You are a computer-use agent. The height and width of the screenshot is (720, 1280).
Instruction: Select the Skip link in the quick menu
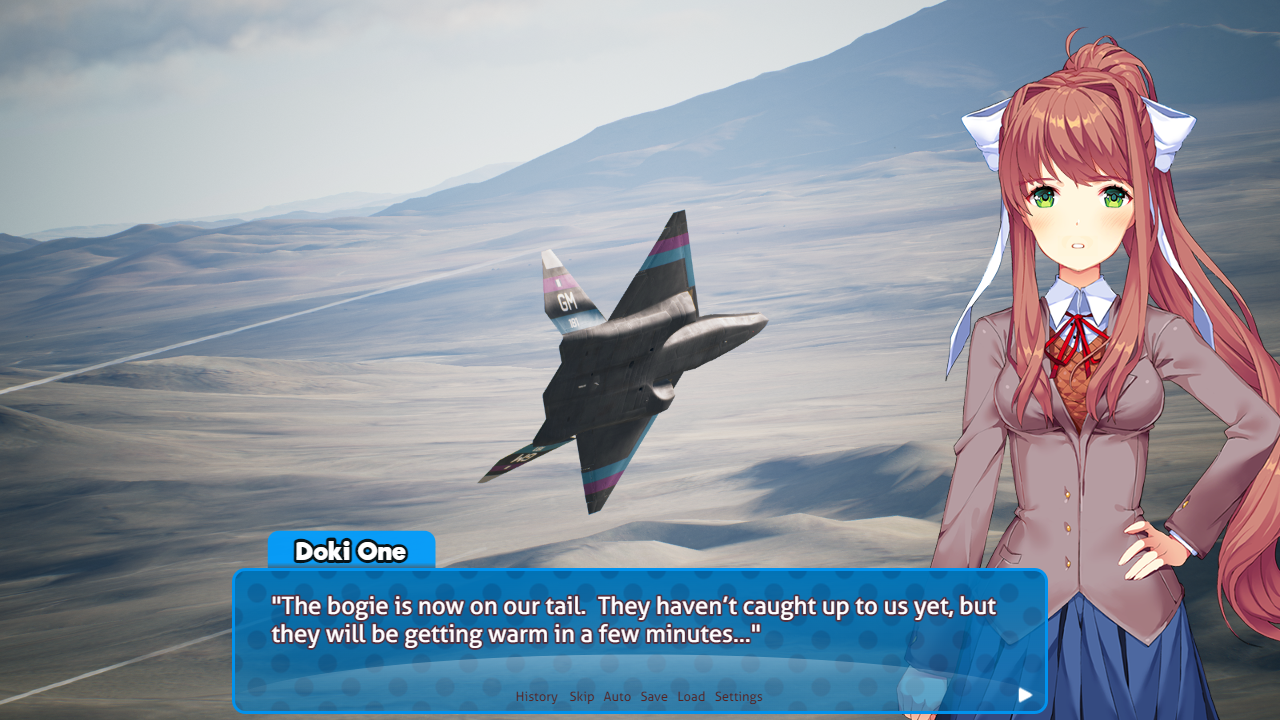(x=581, y=696)
